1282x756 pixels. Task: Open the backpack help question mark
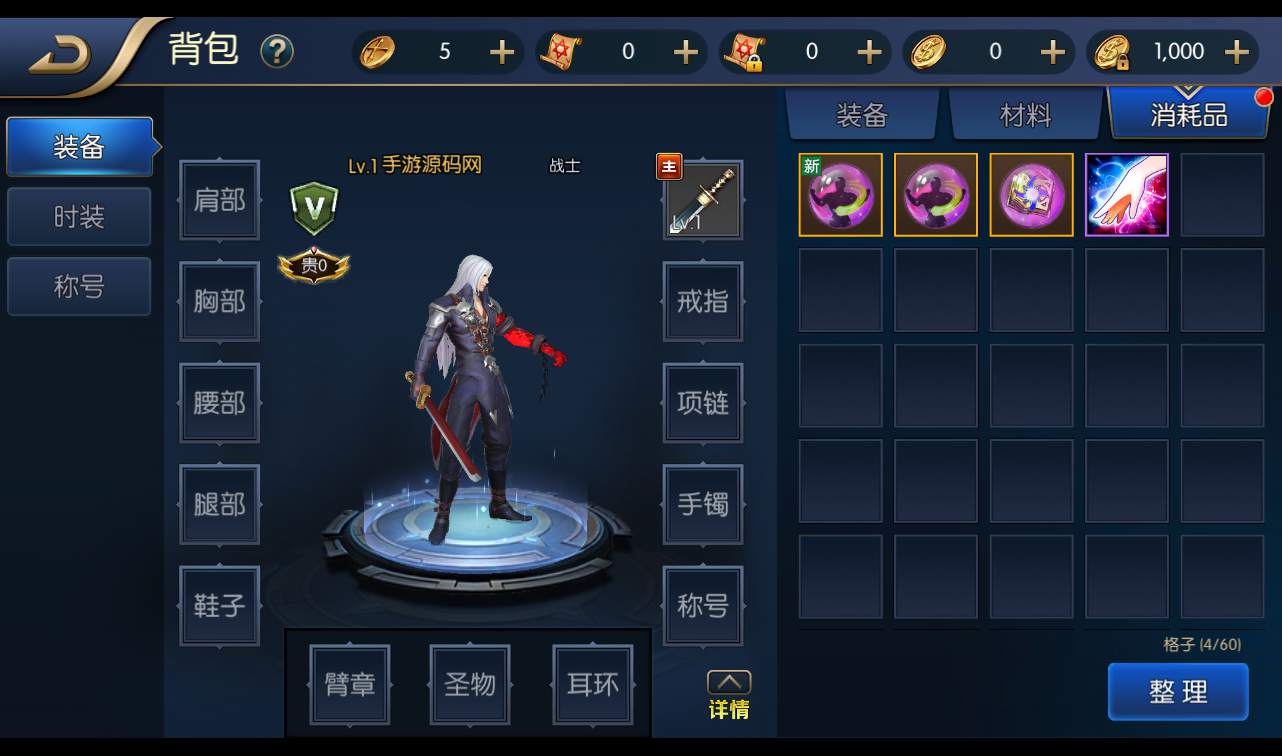(277, 51)
